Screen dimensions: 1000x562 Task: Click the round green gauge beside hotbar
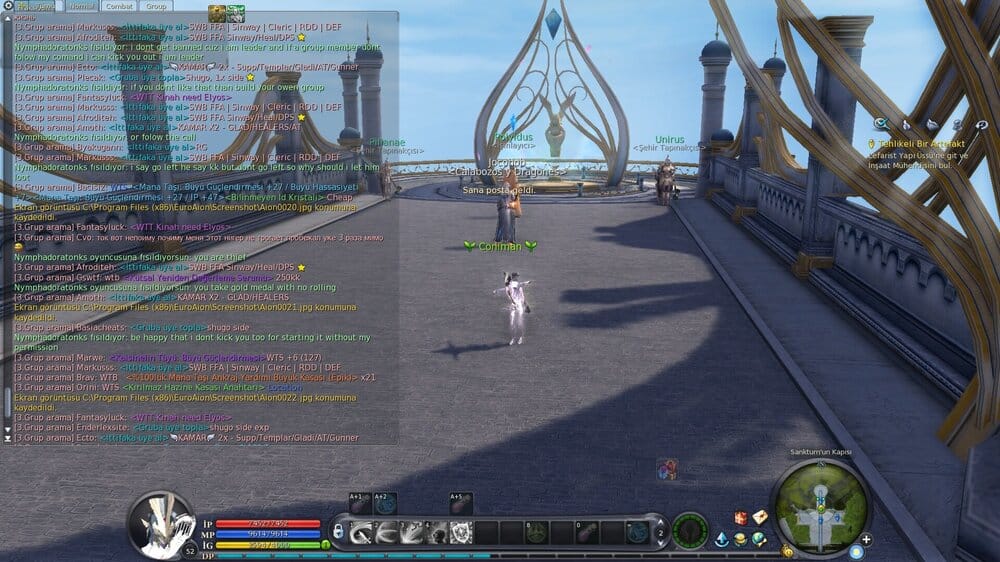690,530
